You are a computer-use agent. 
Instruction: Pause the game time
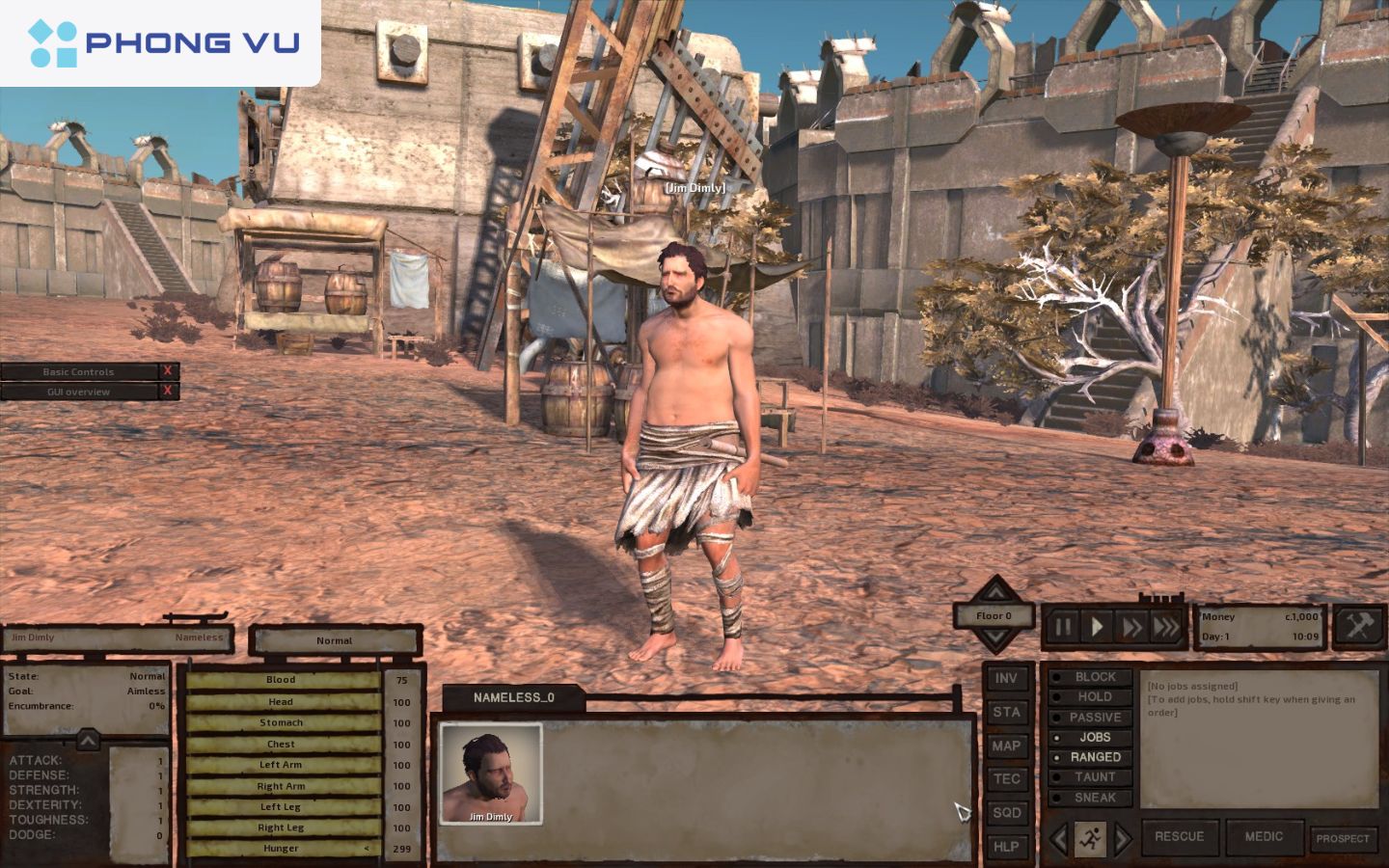pyautogui.click(x=1062, y=628)
